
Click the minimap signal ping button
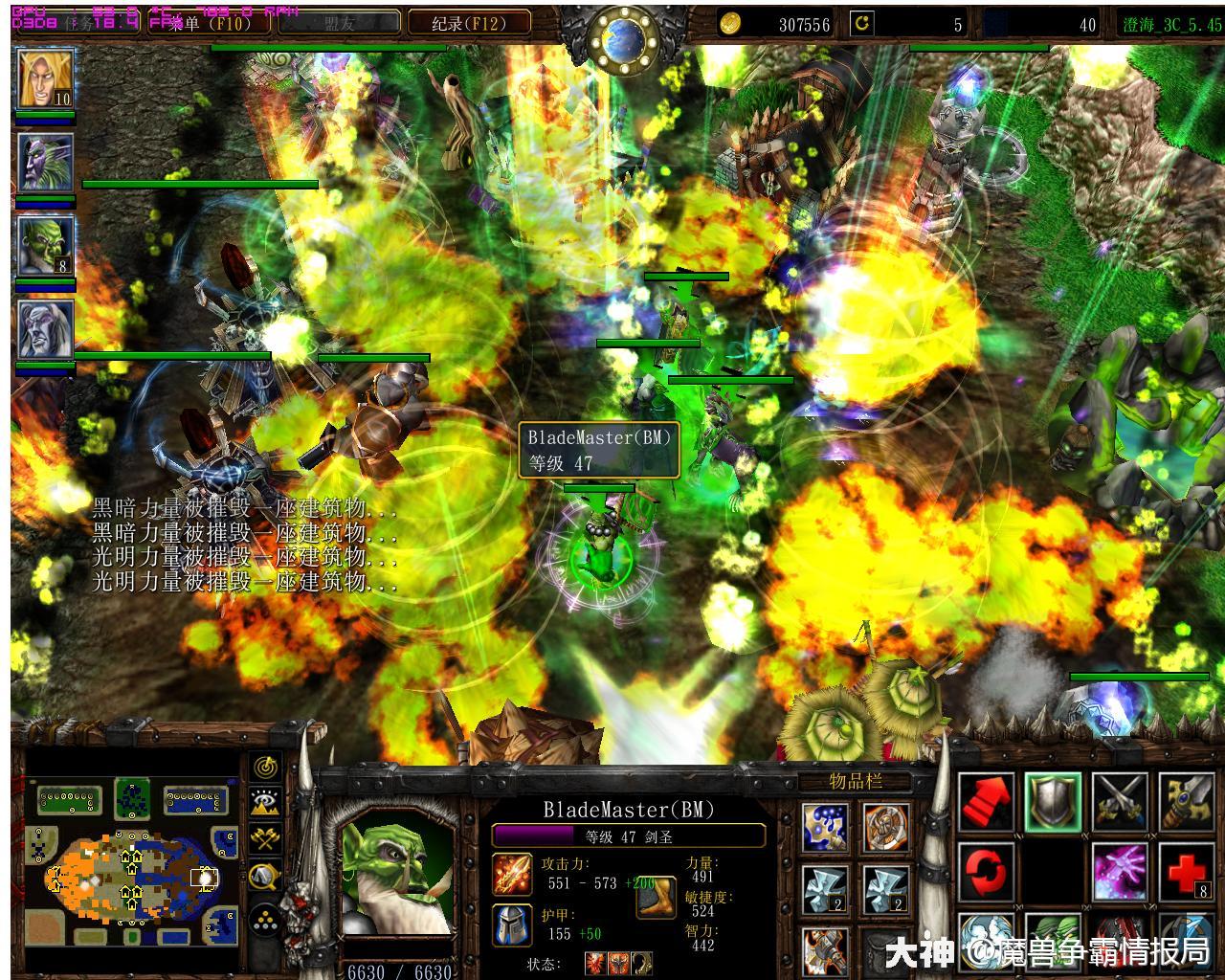pyautogui.click(x=265, y=767)
